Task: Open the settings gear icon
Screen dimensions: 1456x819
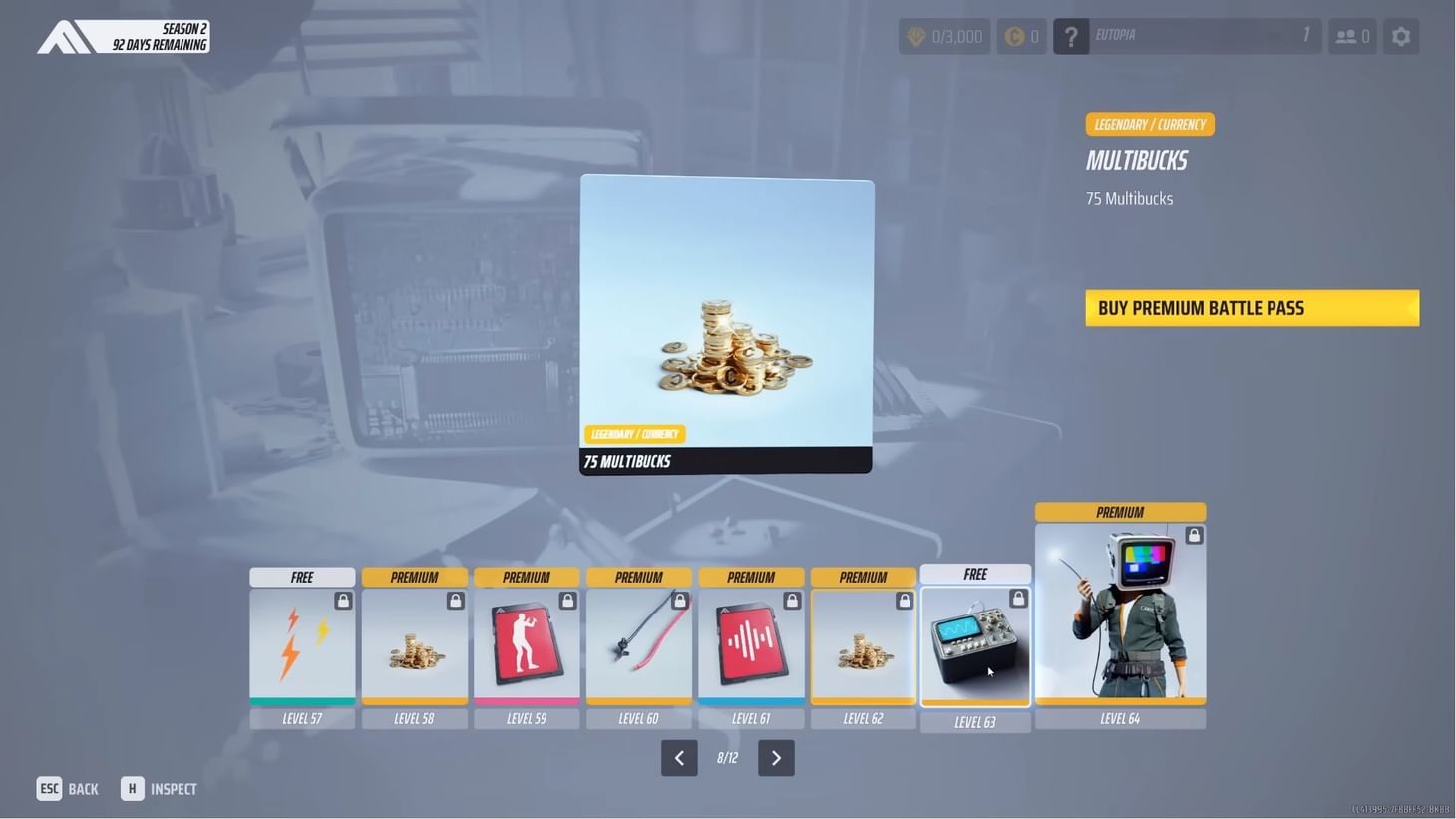Action: point(1401,36)
